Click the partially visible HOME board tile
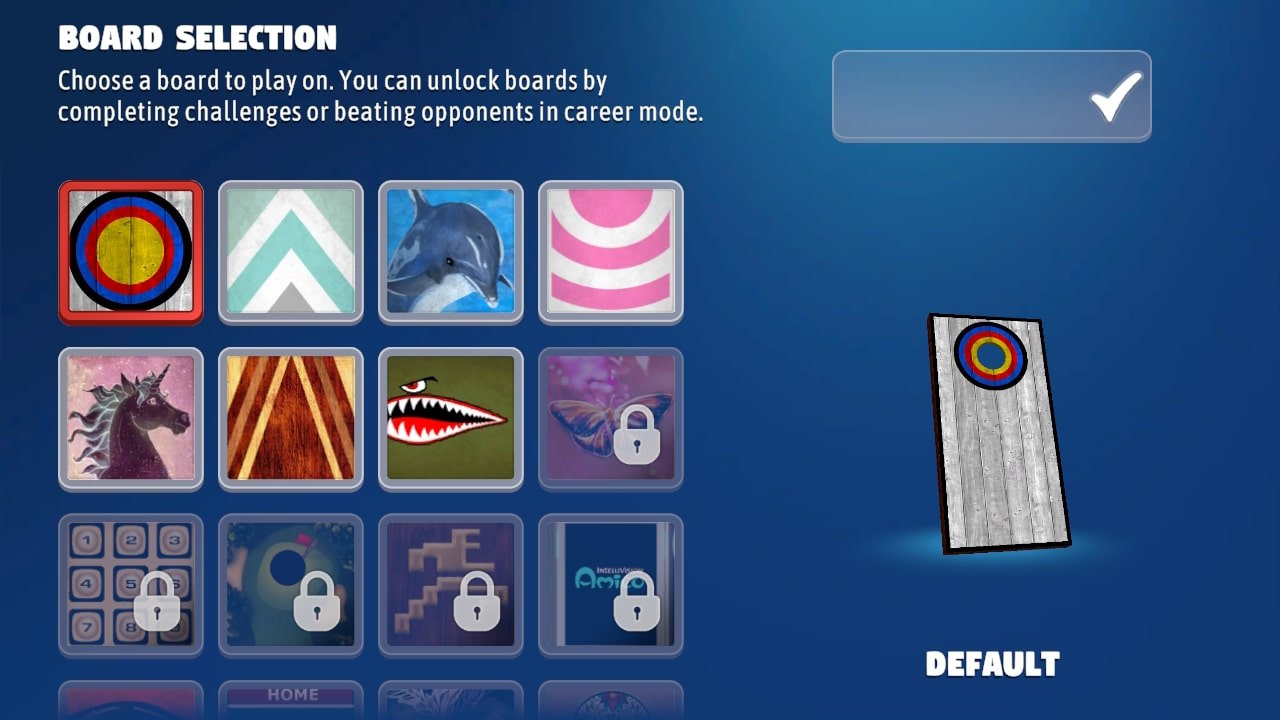The width and height of the screenshot is (1280, 720). point(291,700)
